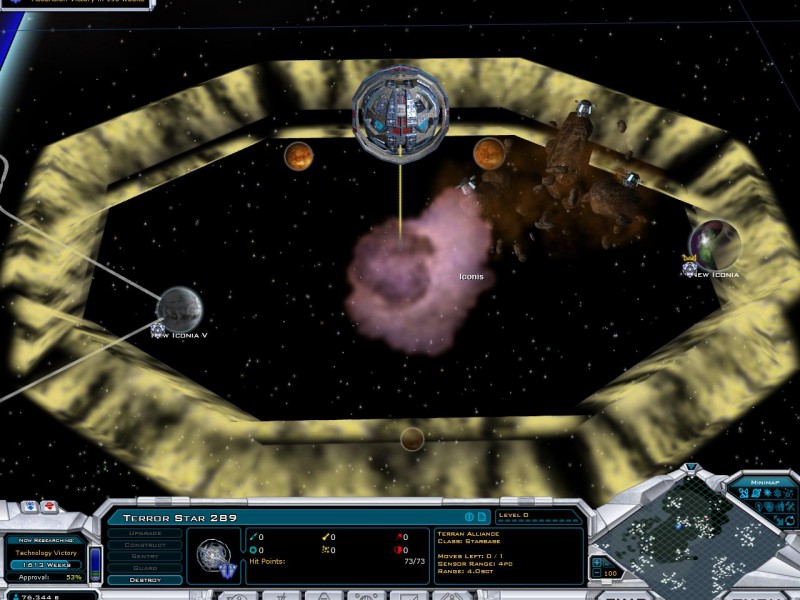
Task: Select the New Iconia V planet marker
Action: coord(180,307)
